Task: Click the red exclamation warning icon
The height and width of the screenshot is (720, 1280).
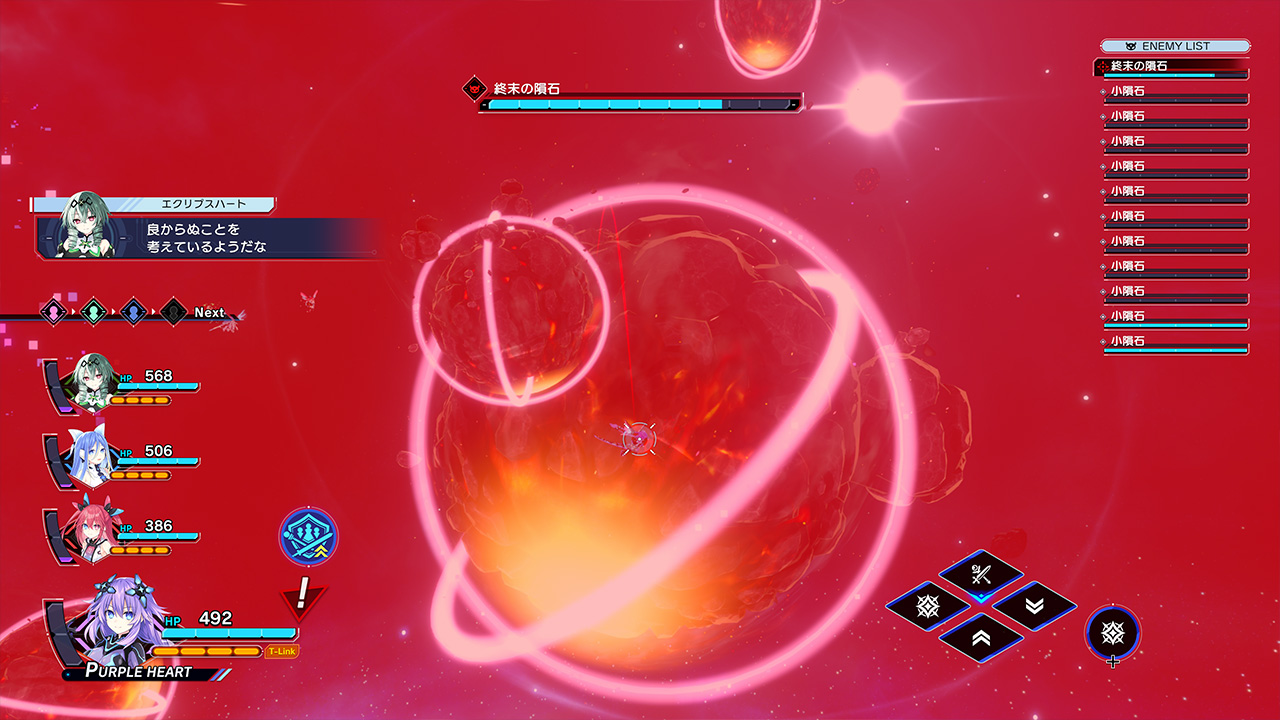Action: pyautogui.click(x=302, y=596)
